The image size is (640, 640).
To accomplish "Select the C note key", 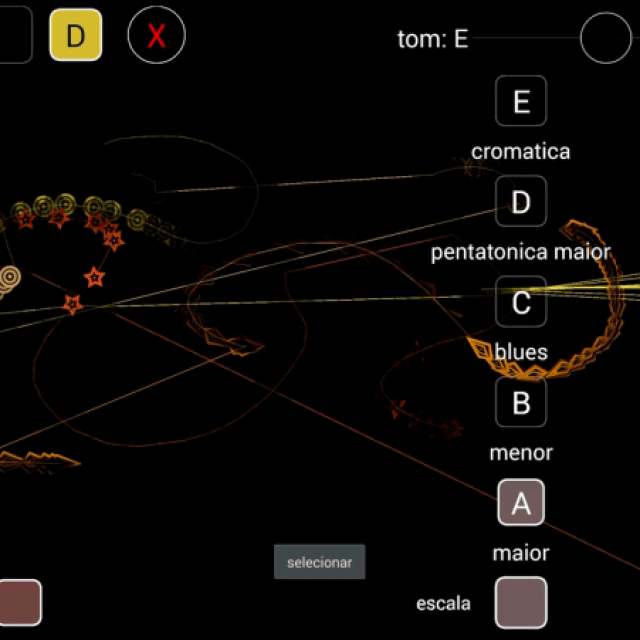I will tap(521, 302).
